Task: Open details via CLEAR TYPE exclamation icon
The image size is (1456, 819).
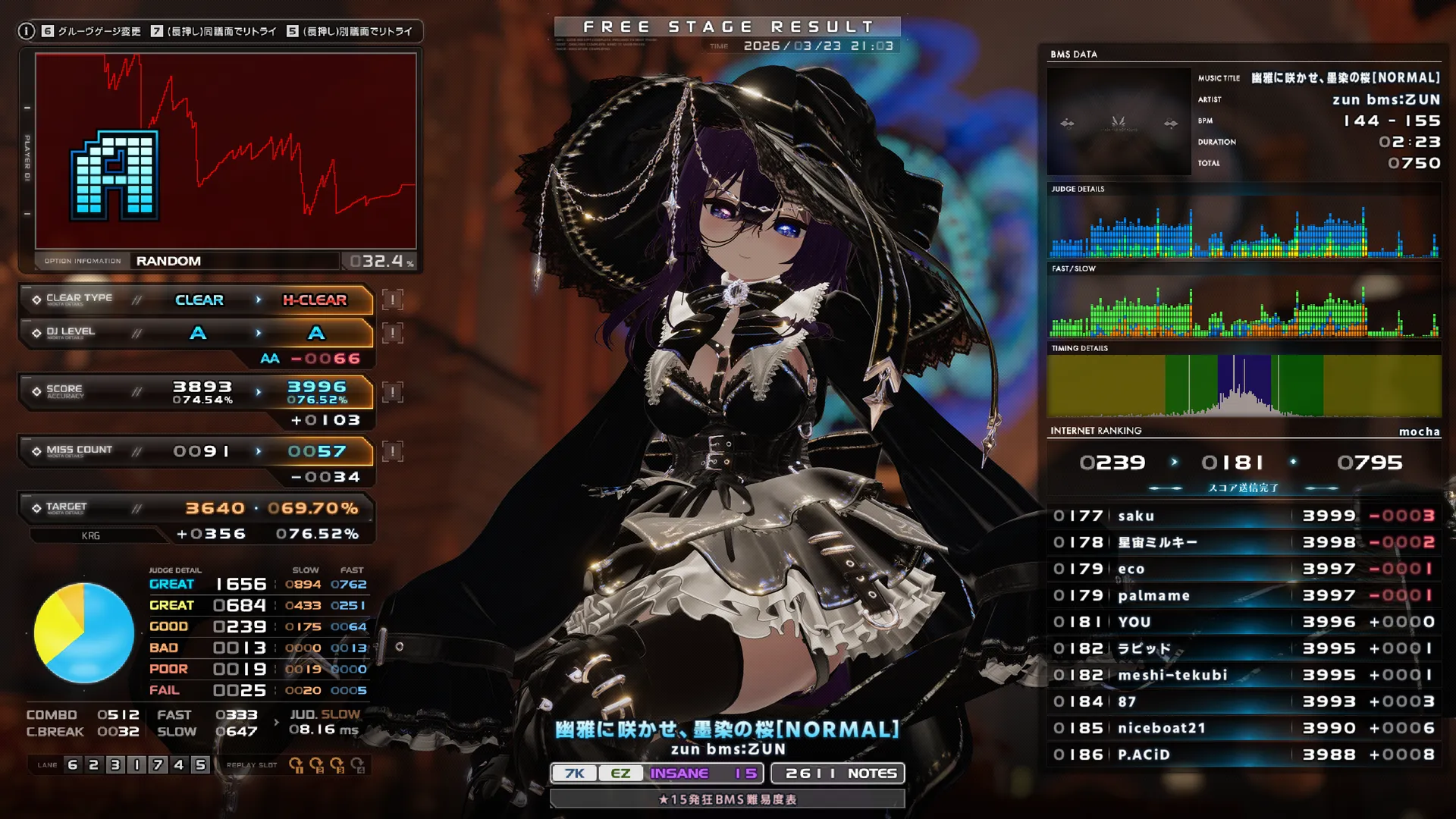Action: coord(391,300)
